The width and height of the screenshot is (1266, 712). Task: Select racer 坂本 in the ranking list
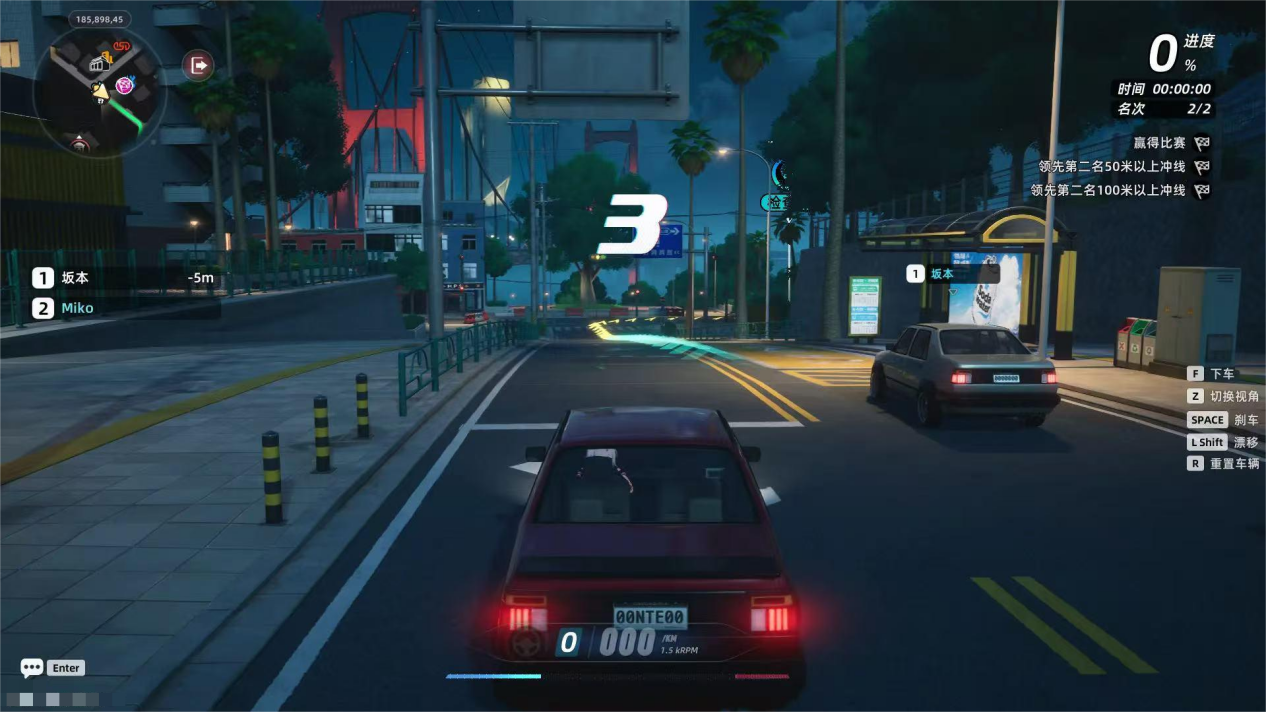[75, 278]
